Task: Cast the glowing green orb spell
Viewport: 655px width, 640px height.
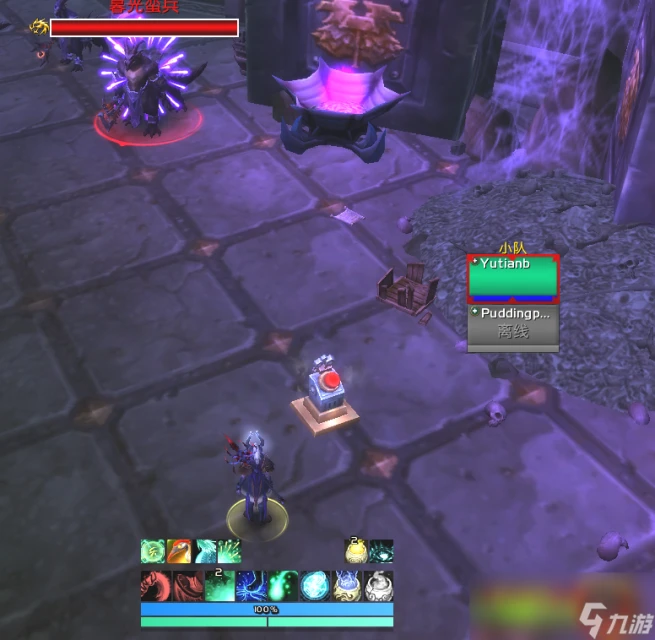Action: click(283, 585)
